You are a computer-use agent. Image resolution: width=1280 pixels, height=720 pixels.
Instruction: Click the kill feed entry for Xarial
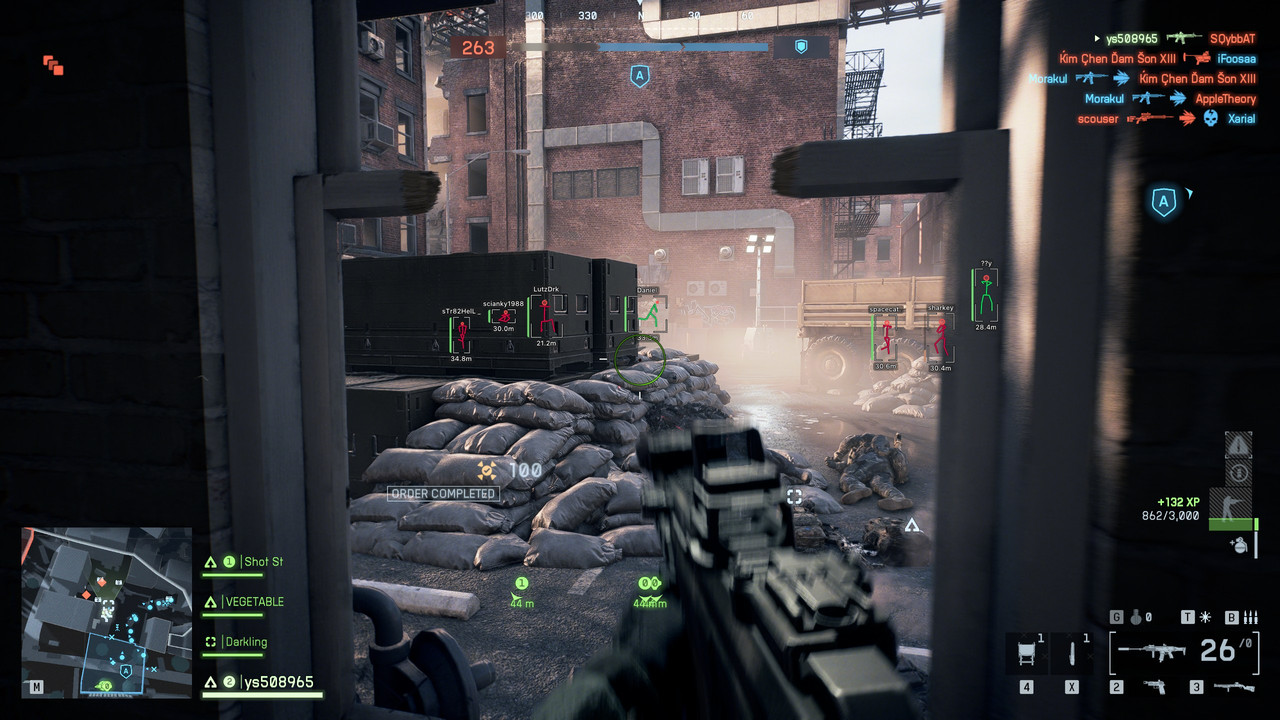click(1242, 118)
